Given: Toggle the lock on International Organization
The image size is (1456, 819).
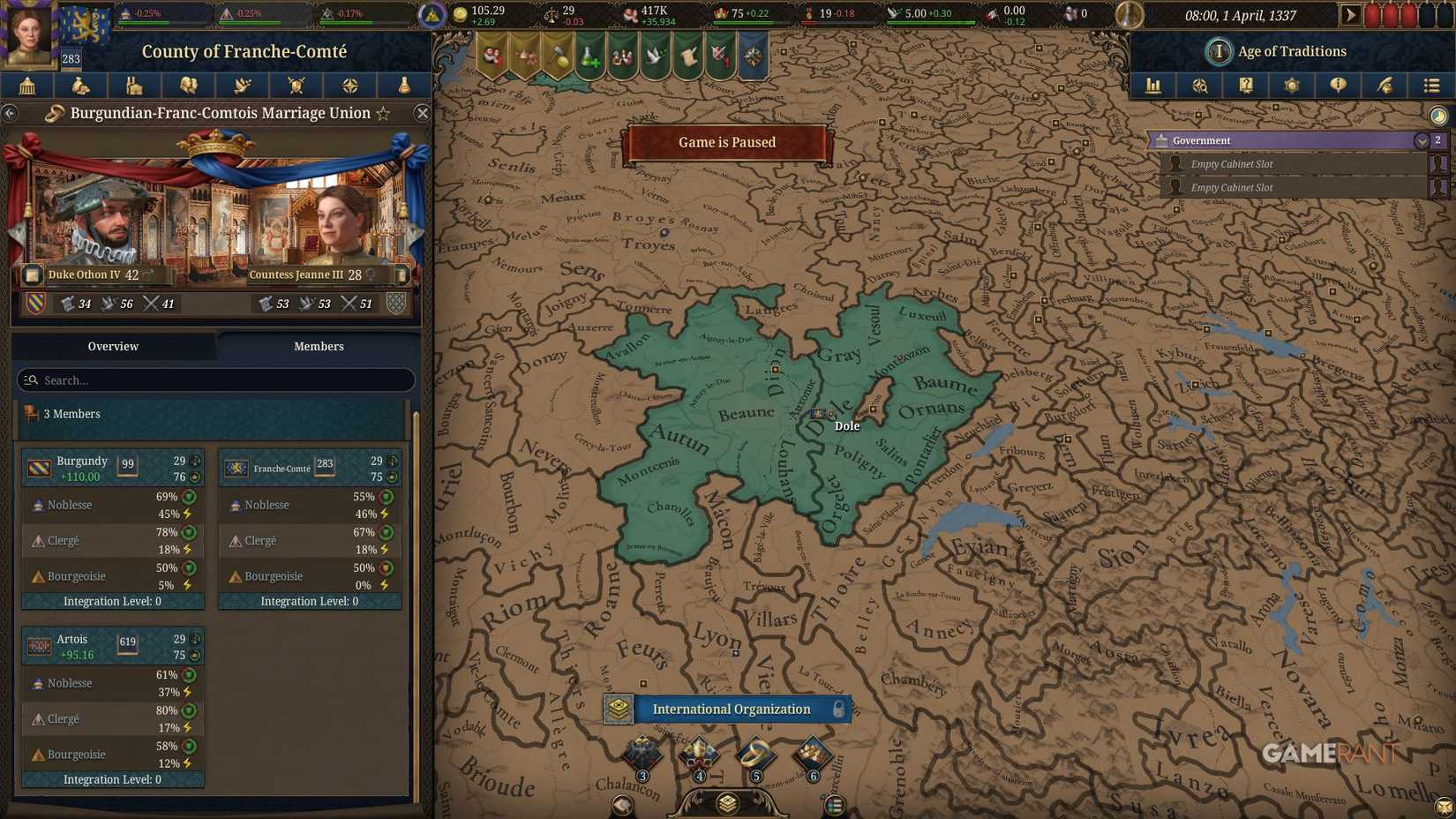Looking at the screenshot, I should coord(839,709).
